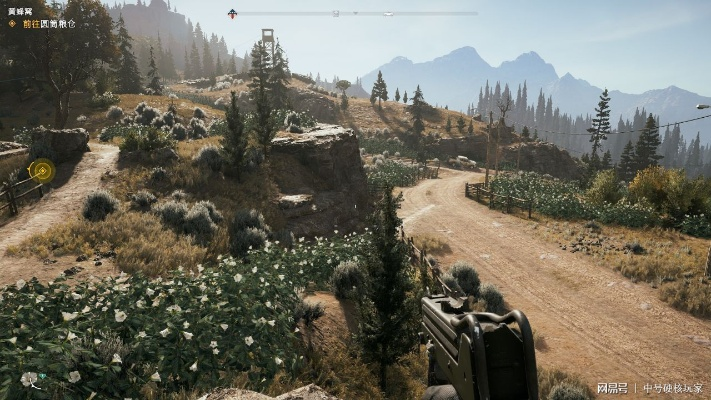Click the small teal diamond HUD icon

tap(41, 377)
